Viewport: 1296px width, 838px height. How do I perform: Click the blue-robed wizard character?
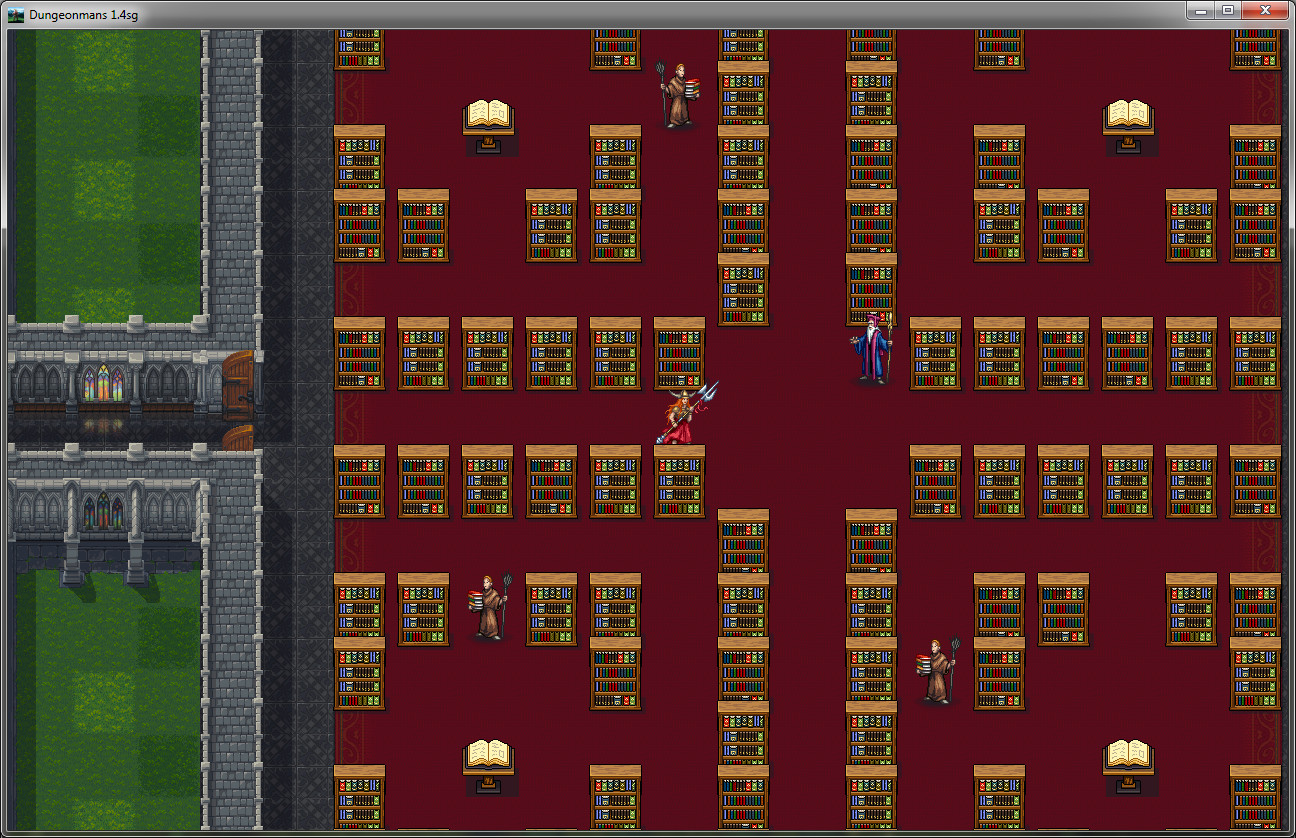coord(869,350)
